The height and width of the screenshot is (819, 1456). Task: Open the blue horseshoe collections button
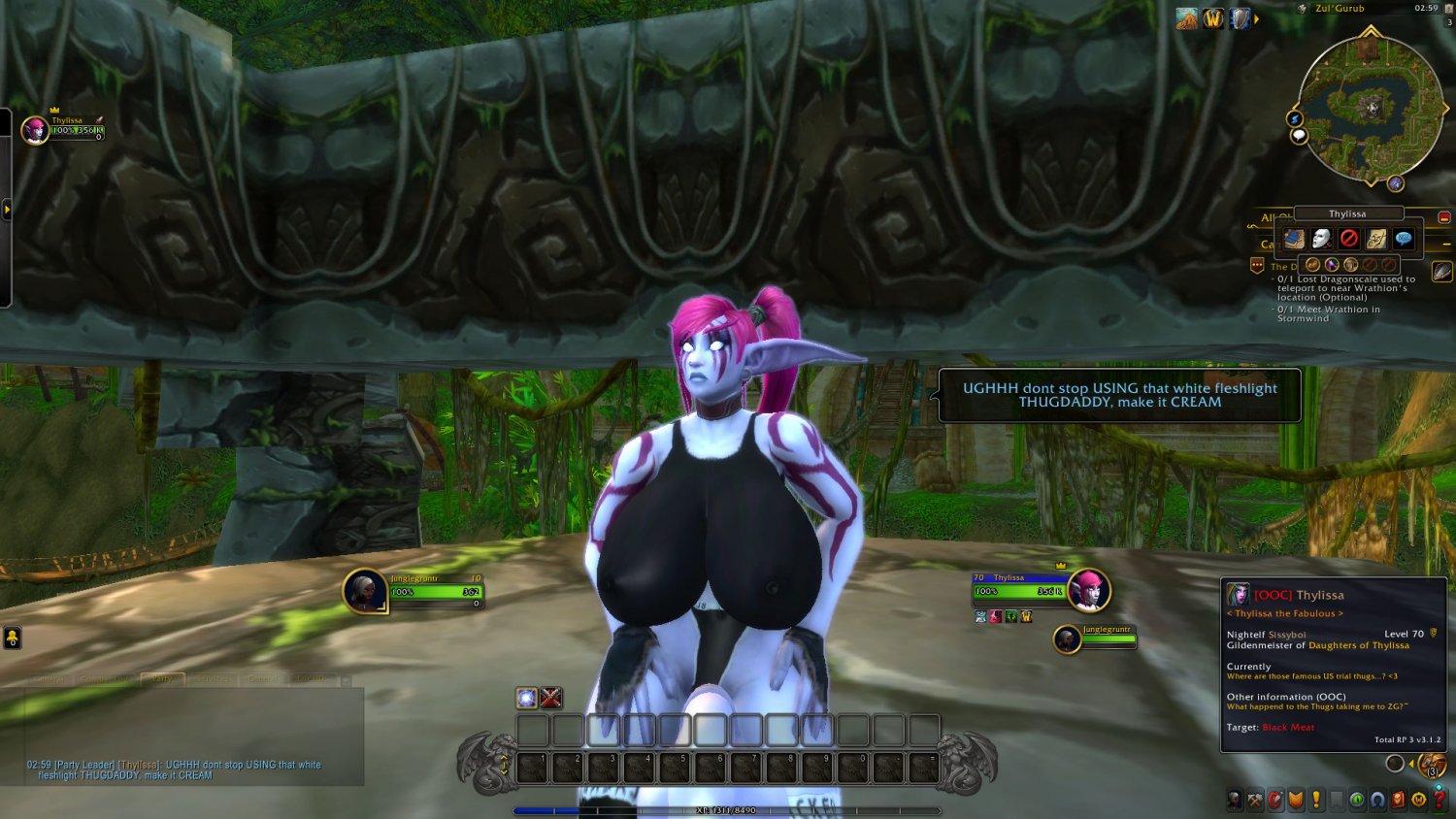click(x=1377, y=800)
